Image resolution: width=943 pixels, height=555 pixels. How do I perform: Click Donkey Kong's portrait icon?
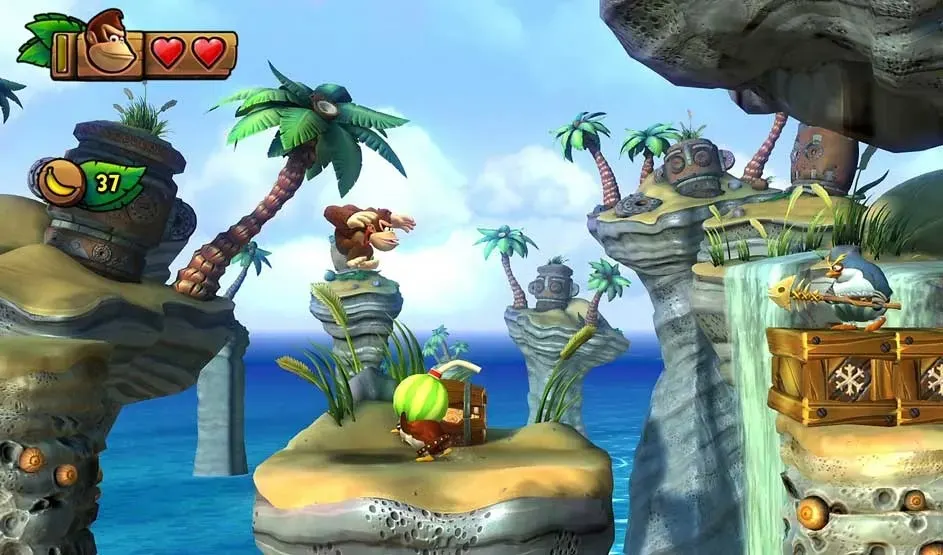coord(110,43)
